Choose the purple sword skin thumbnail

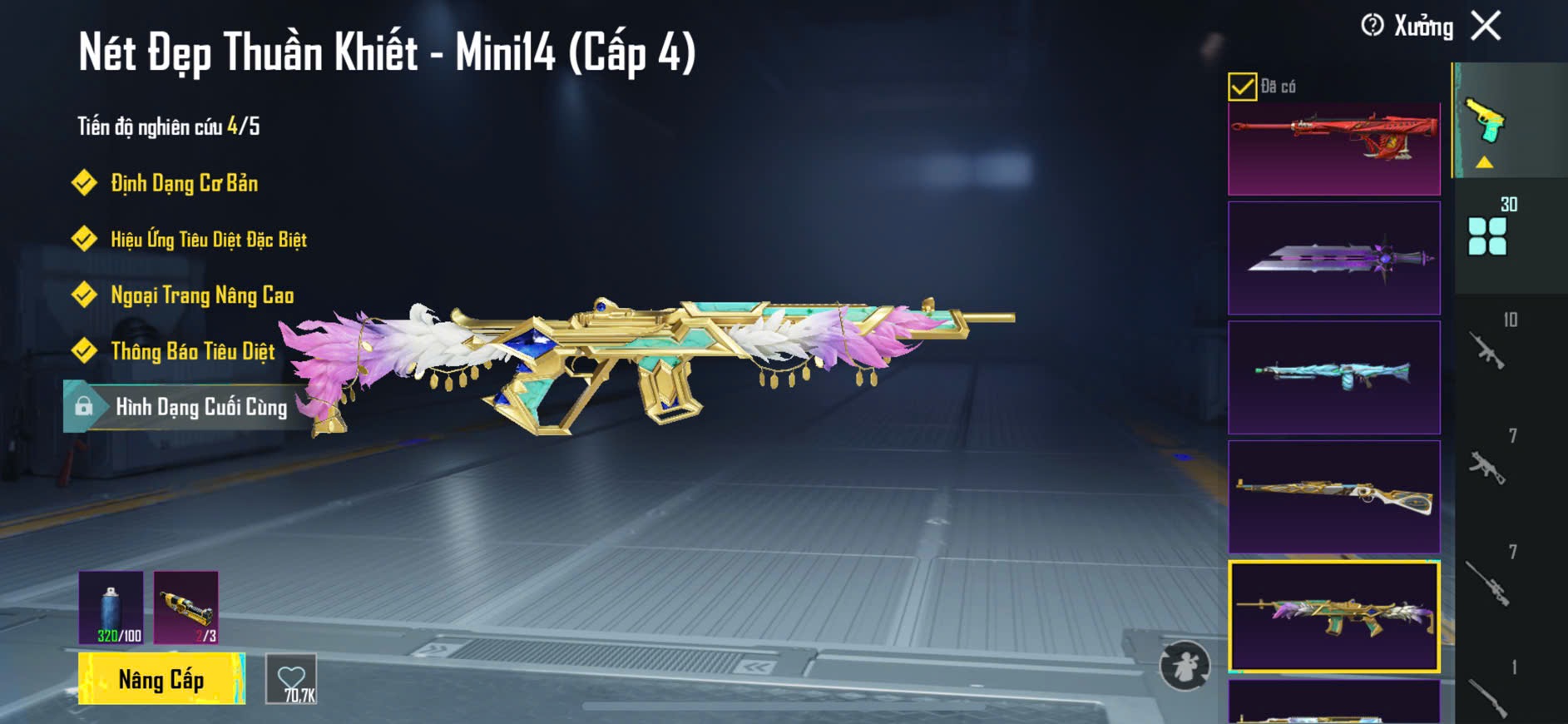[1333, 258]
